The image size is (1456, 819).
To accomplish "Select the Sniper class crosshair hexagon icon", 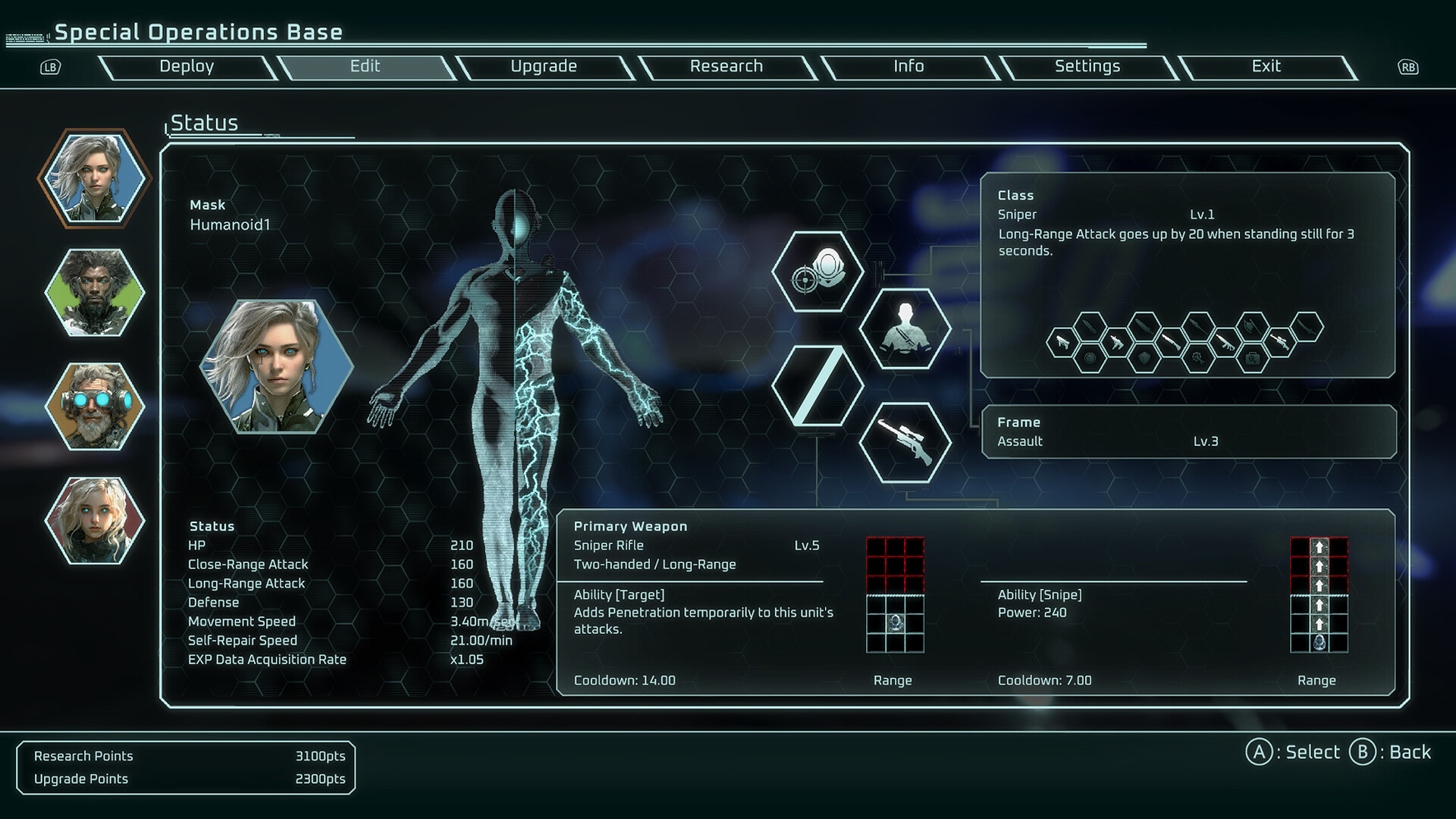I will tap(819, 271).
